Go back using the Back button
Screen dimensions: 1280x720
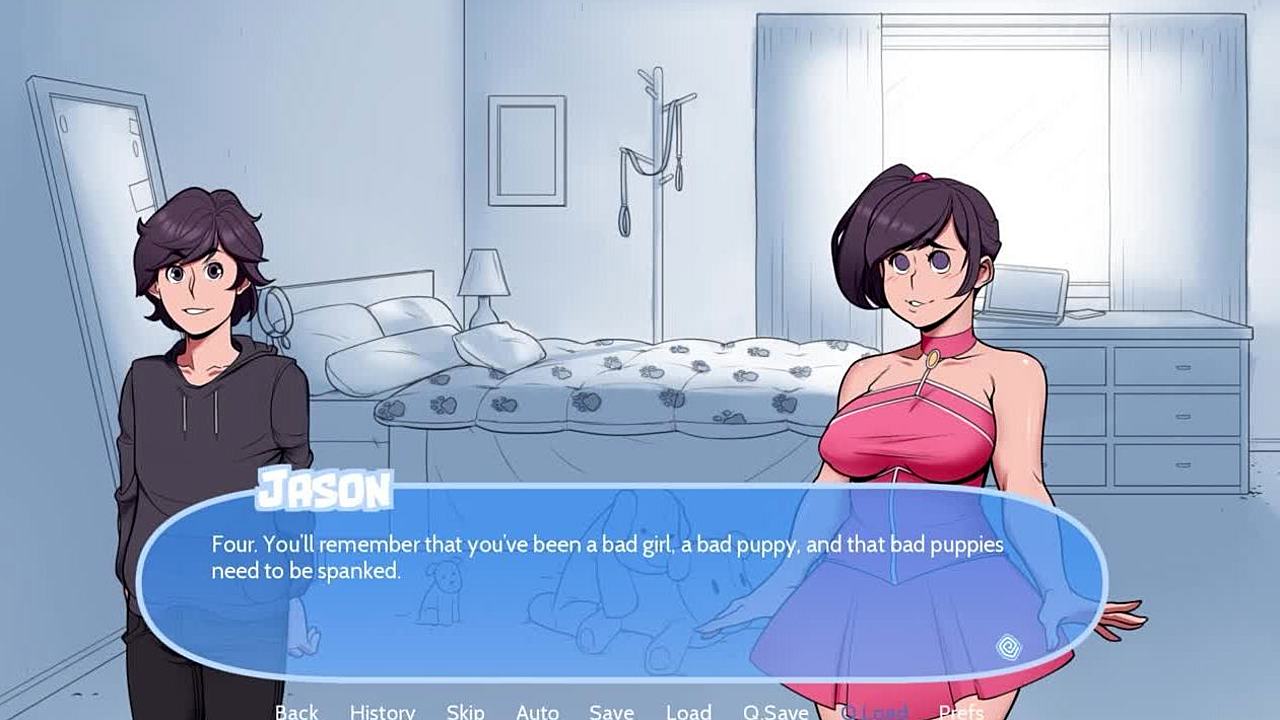pyautogui.click(x=297, y=711)
